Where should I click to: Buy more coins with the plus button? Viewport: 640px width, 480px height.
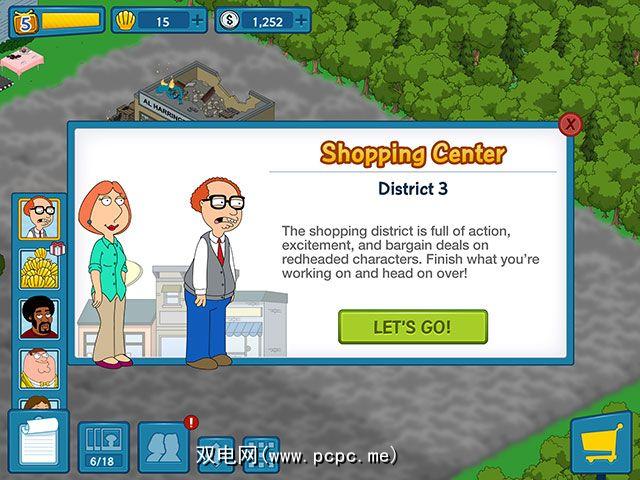pos(300,20)
